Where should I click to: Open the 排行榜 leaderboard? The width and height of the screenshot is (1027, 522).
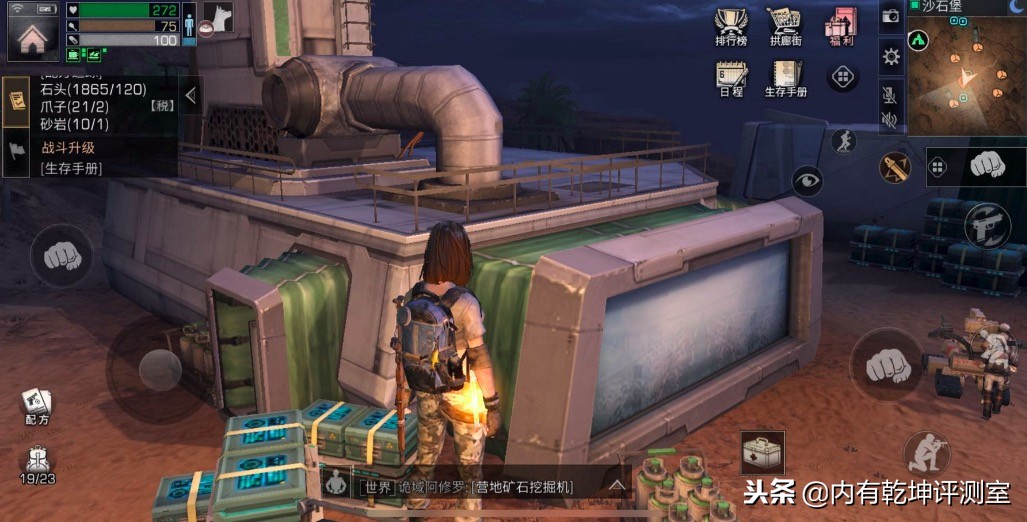pyautogui.click(x=733, y=29)
